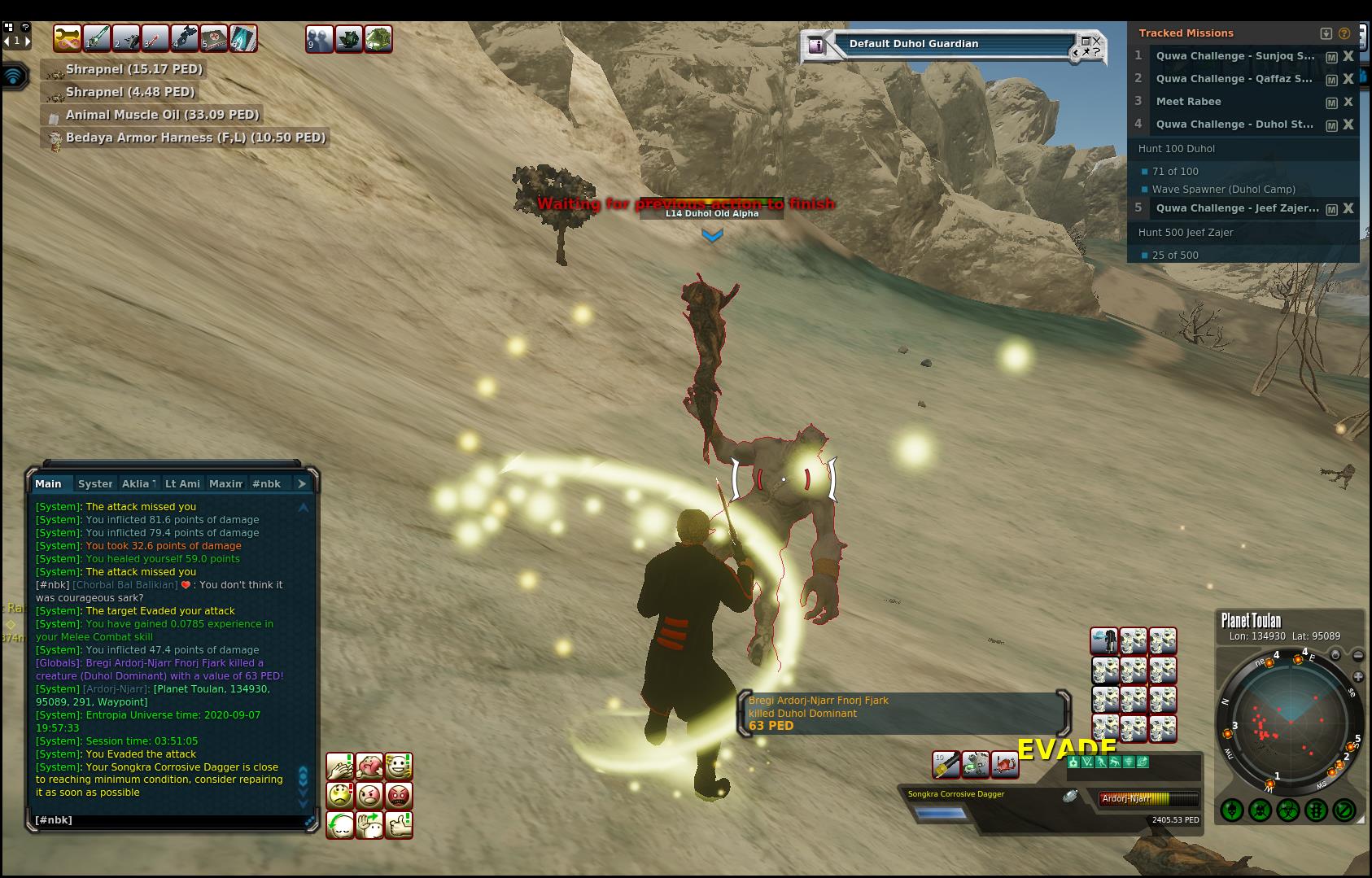
Task: Open the #nbk chat tab
Action: click(266, 483)
